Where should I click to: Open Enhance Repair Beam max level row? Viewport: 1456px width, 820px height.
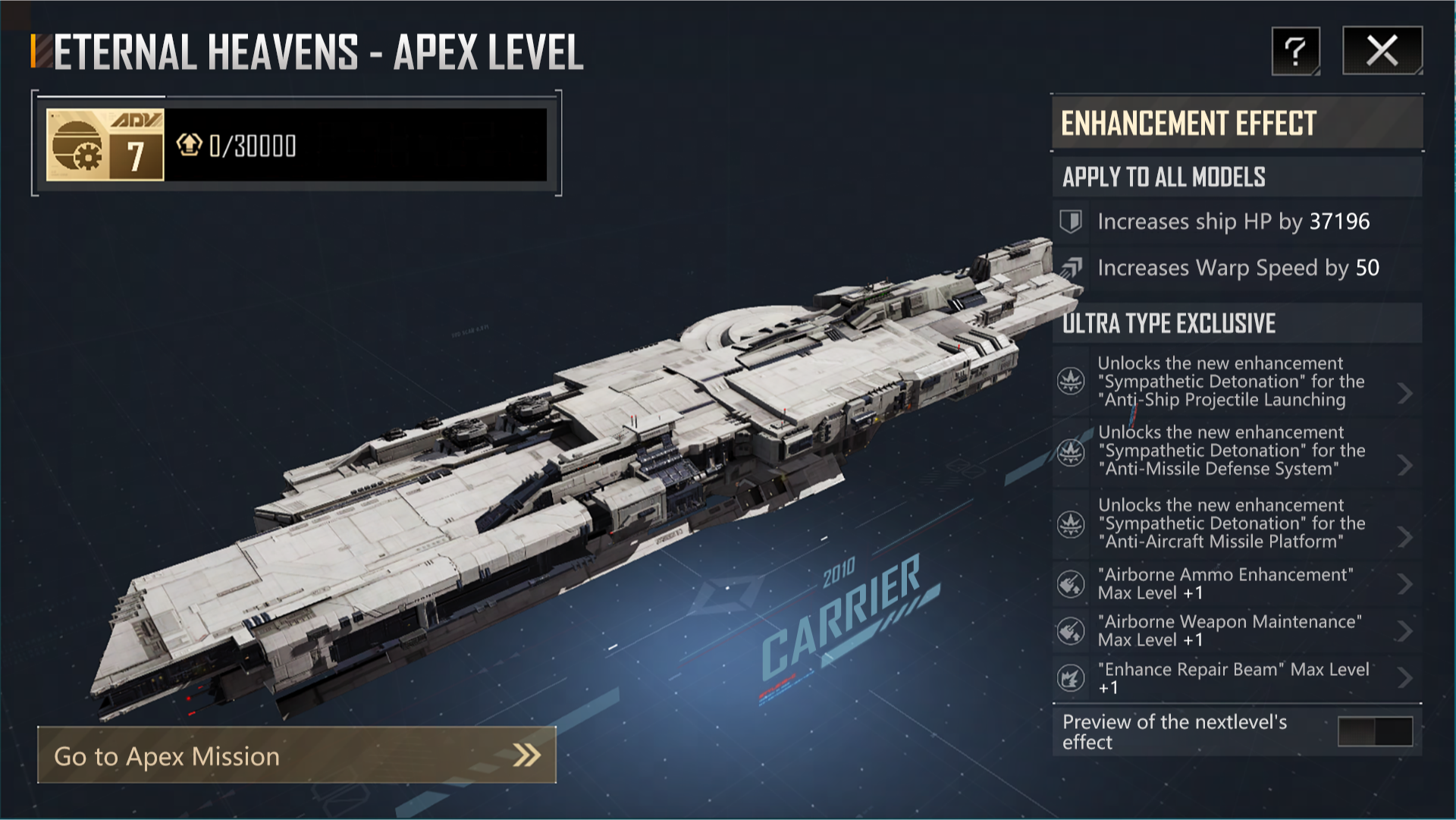tap(1404, 677)
